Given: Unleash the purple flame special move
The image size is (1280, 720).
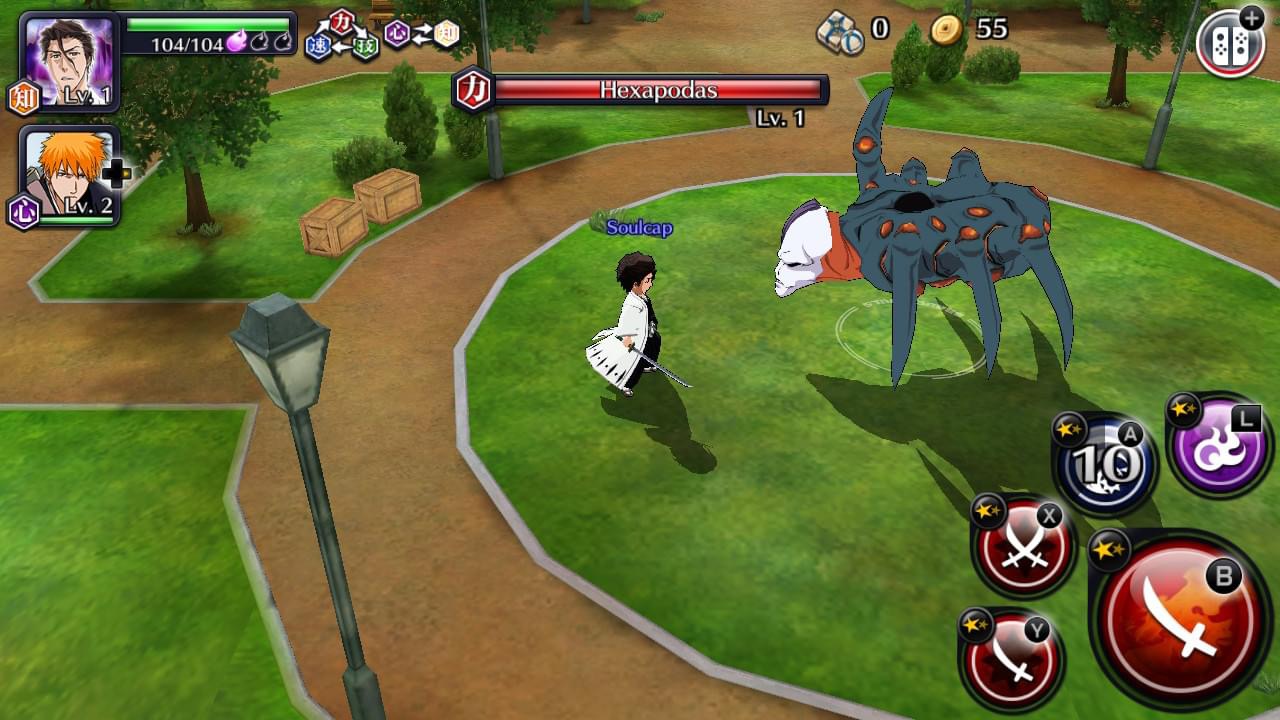Looking at the screenshot, I should point(1219,446).
